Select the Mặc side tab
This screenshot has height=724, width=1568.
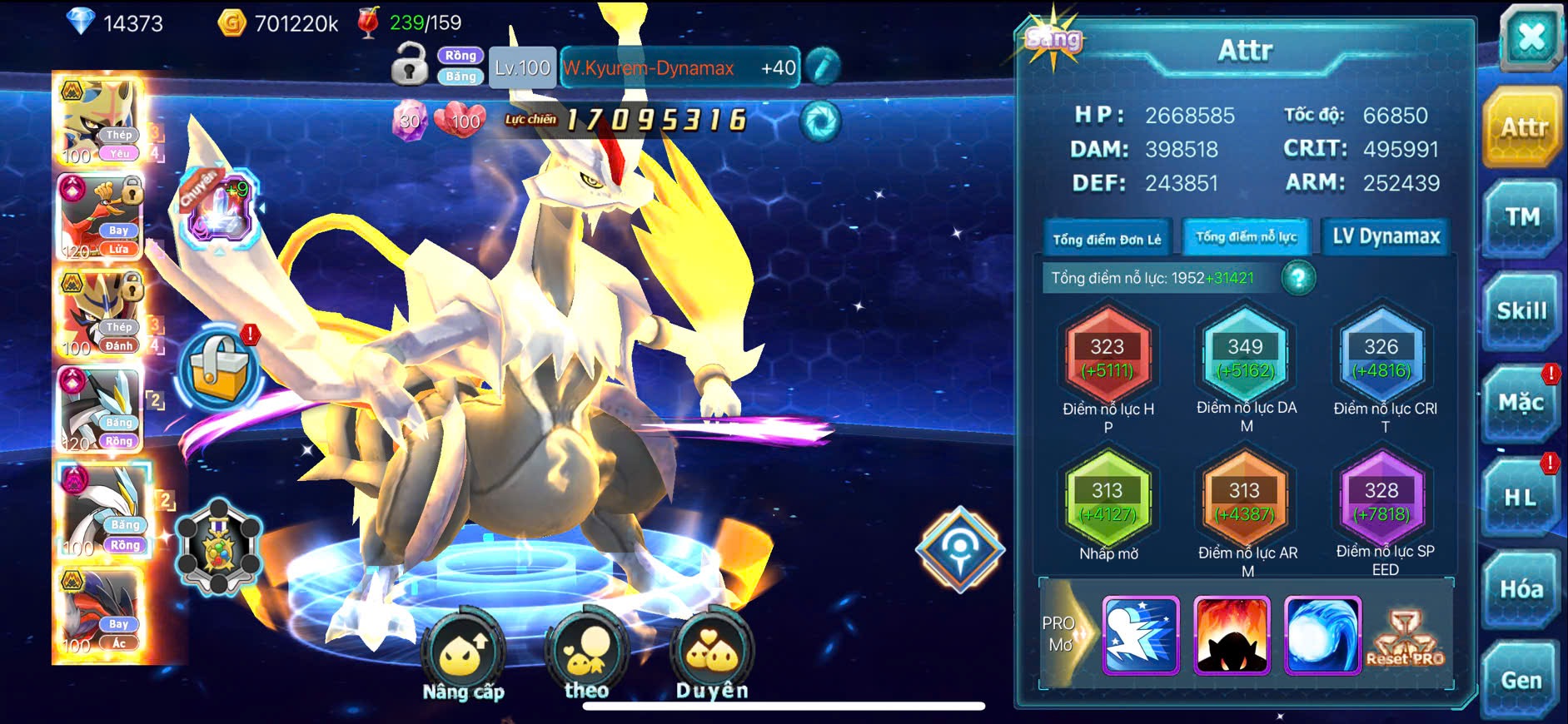[x=1521, y=404]
